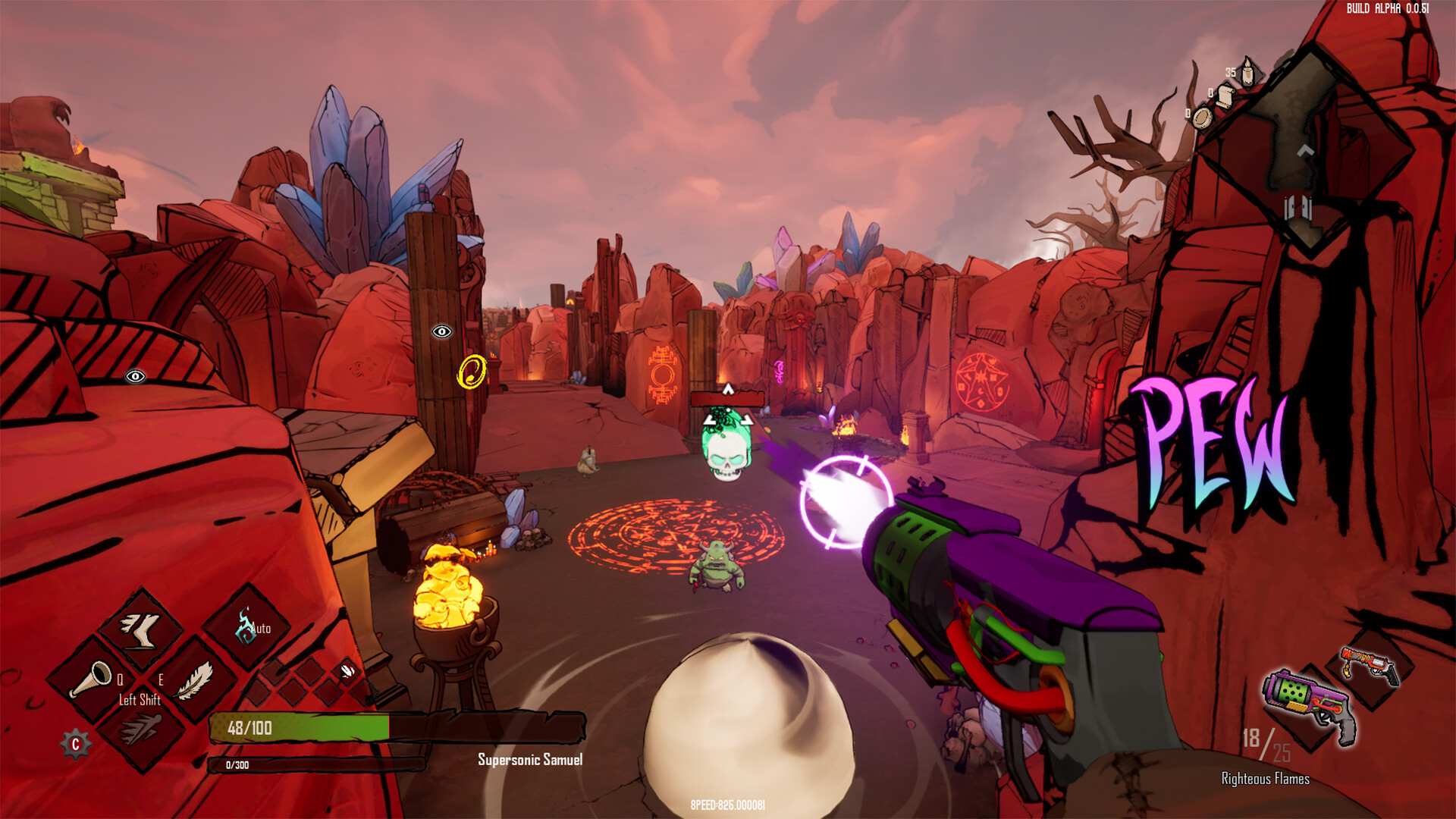Click the coin resource icon beside the minimap
The width and height of the screenshot is (1456, 819).
point(1202,120)
